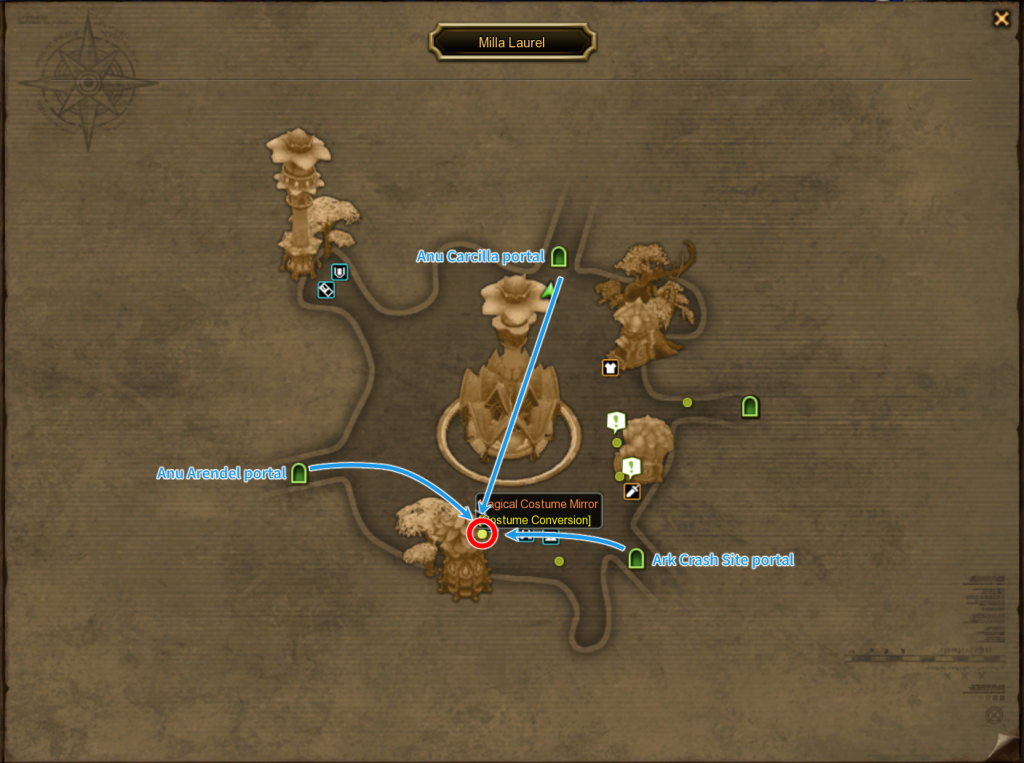Click the Magical Costume Mirror map dot
Screen dimensions: 1024x763
[x=482, y=534]
